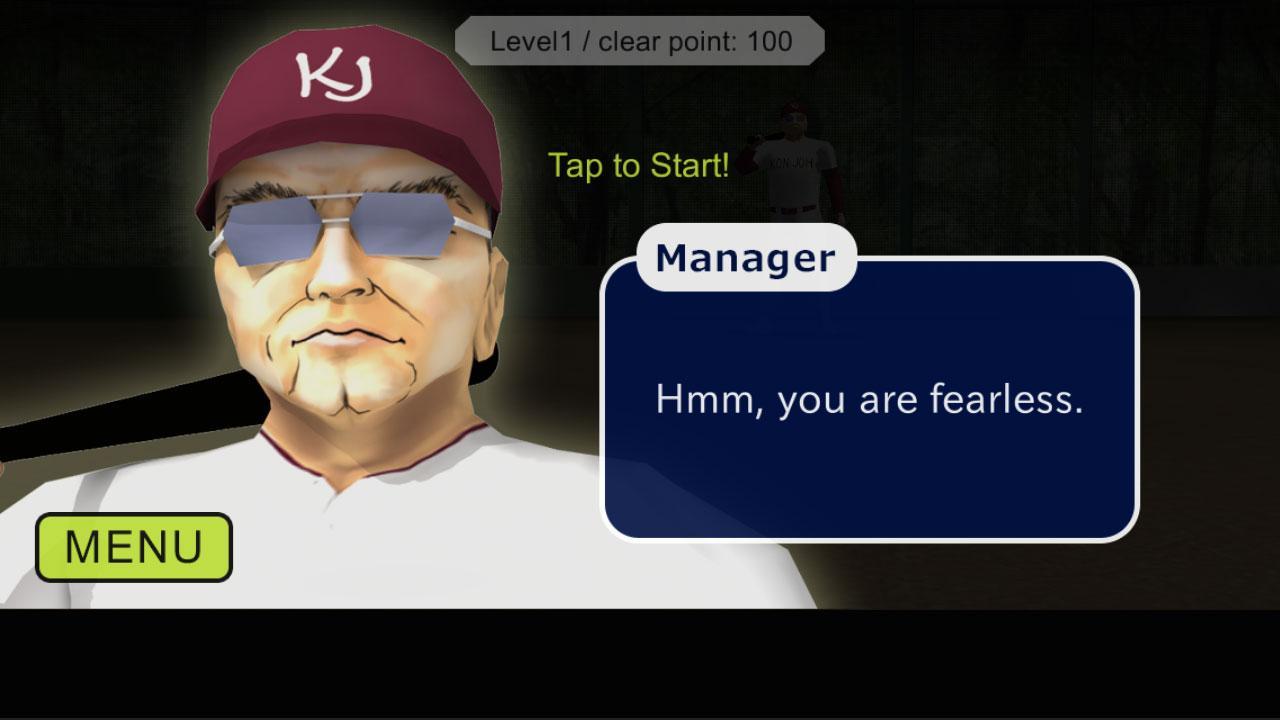The width and height of the screenshot is (1280, 720).
Task: Tap to Start the level
Action: pos(637,166)
